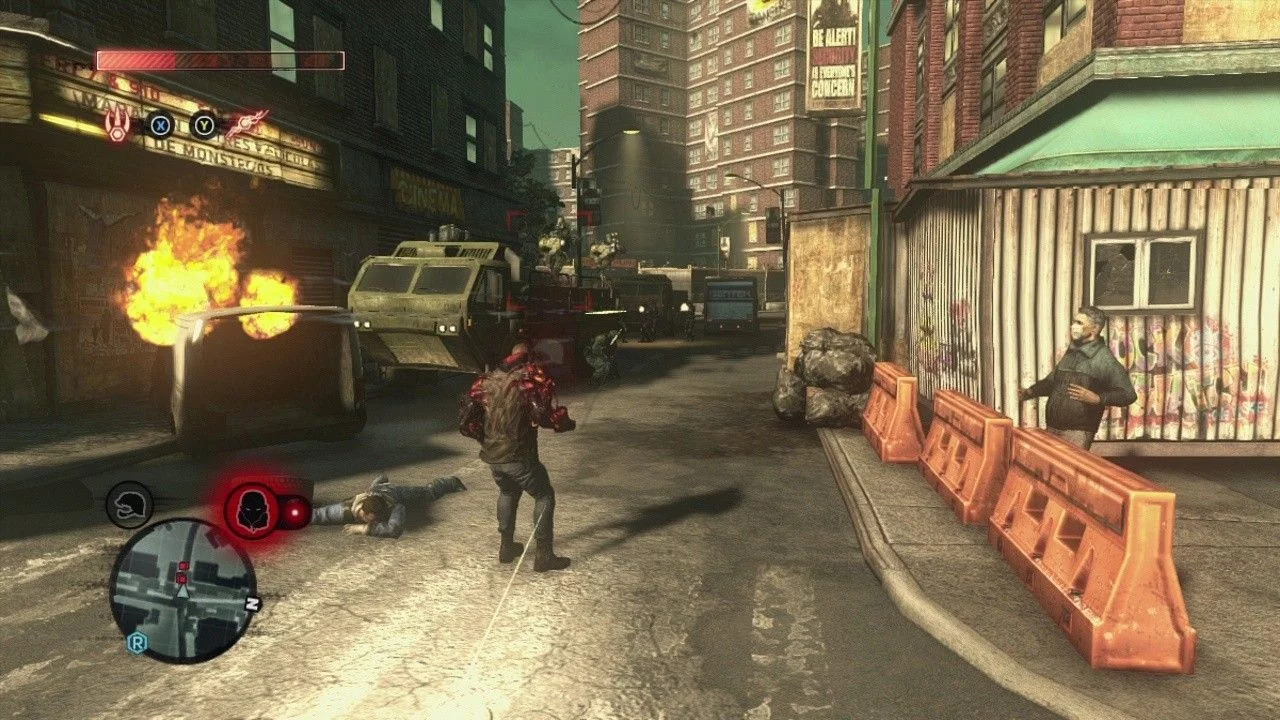Open the circular minimap
The width and height of the screenshot is (1280, 720).
[183, 591]
